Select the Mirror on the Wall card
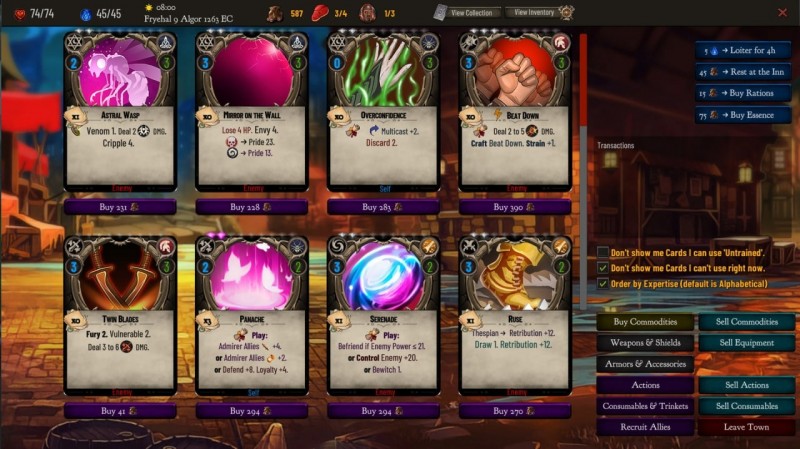This screenshot has width=800, height=449. click(x=252, y=110)
